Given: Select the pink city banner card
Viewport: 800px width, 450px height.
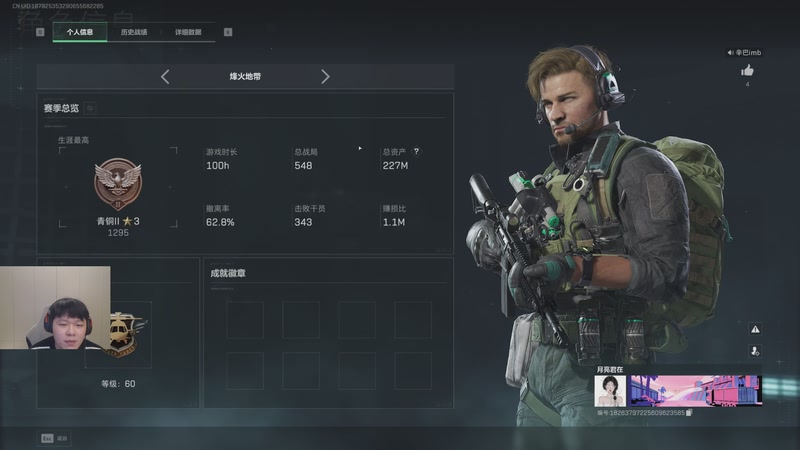Looking at the screenshot, I should pyautogui.click(x=695, y=390).
